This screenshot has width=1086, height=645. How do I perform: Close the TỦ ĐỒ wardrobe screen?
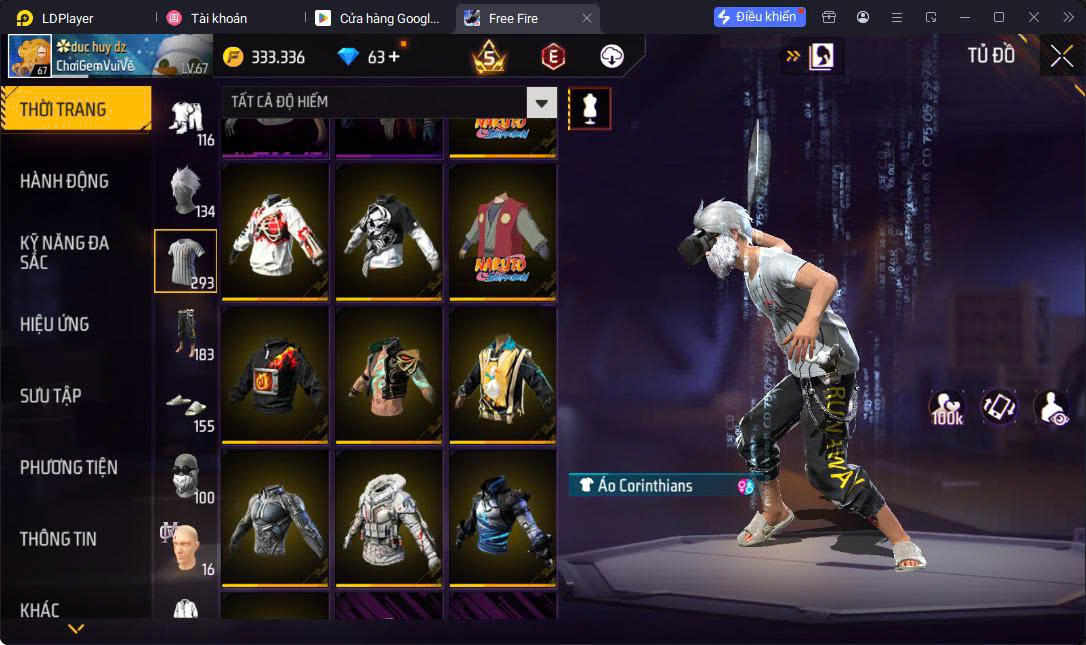tap(1061, 56)
